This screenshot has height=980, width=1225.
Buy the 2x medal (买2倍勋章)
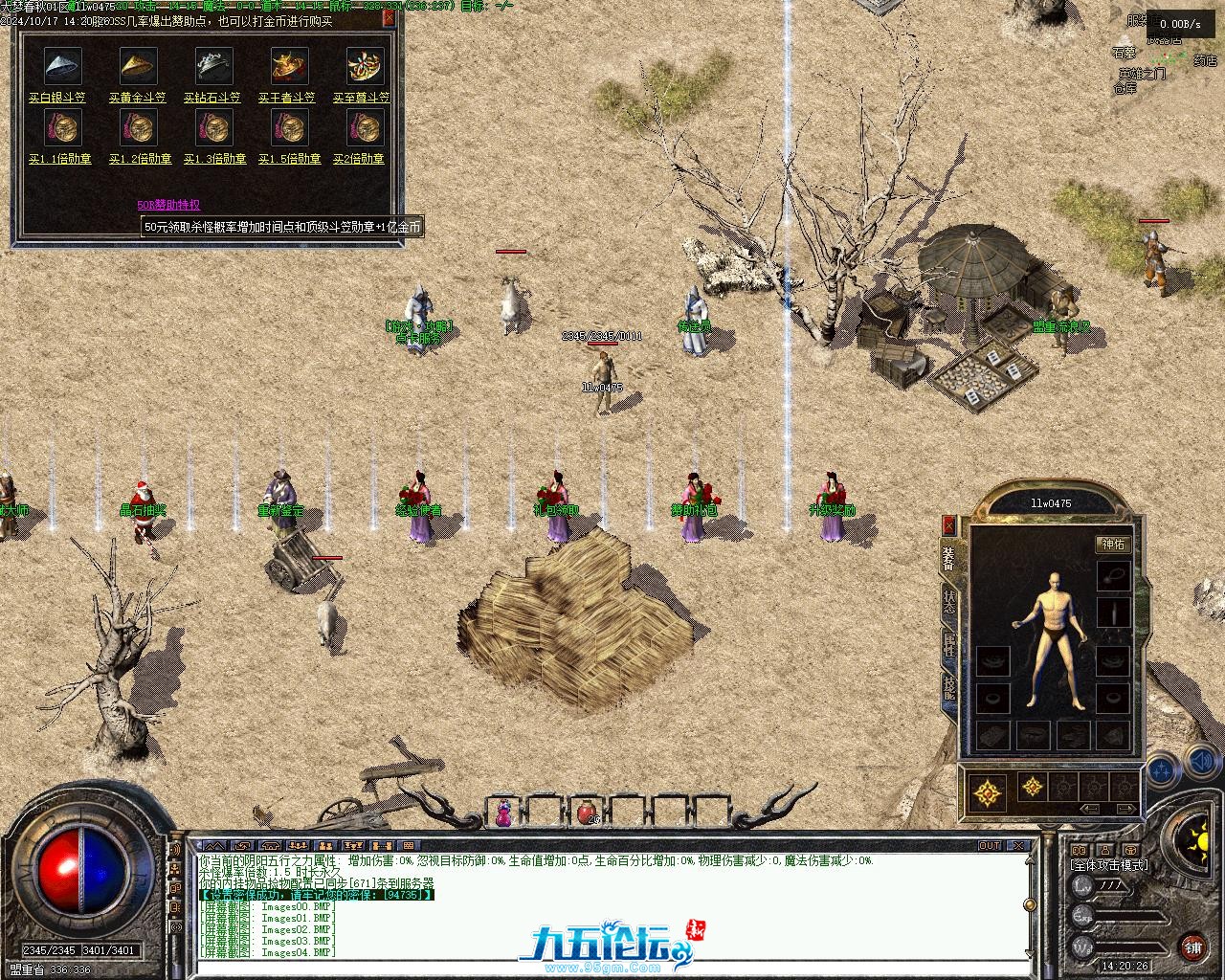359,159
